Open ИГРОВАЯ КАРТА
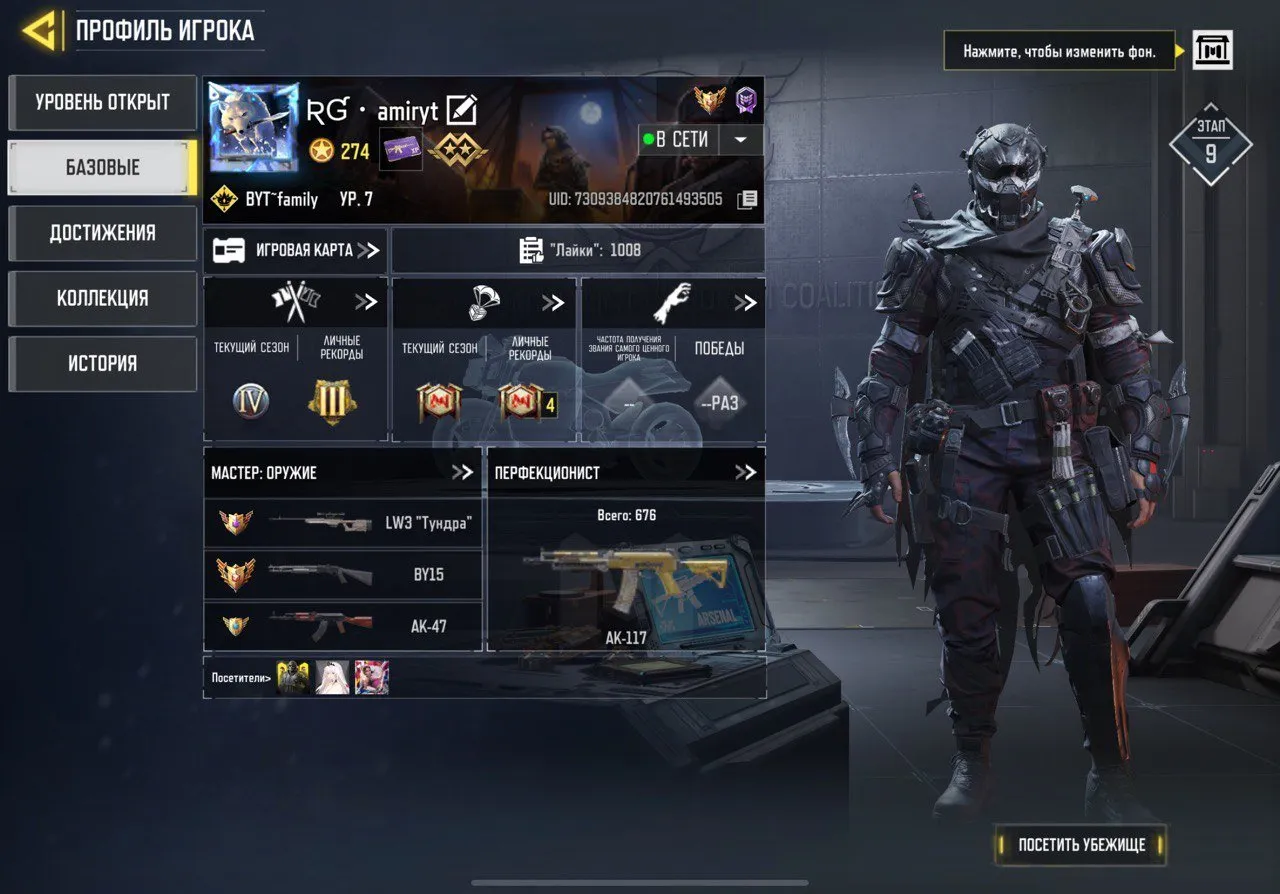 coord(295,250)
